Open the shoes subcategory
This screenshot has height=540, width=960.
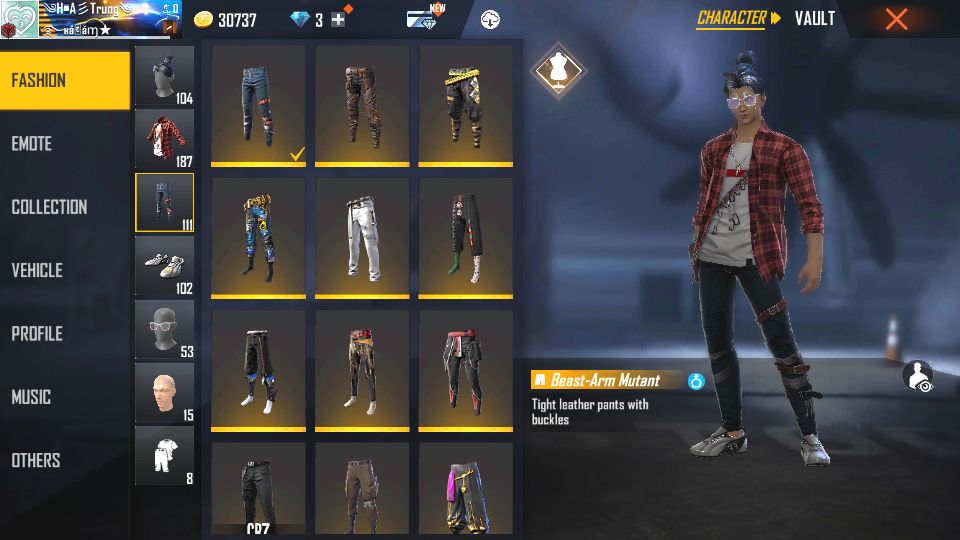(x=164, y=265)
